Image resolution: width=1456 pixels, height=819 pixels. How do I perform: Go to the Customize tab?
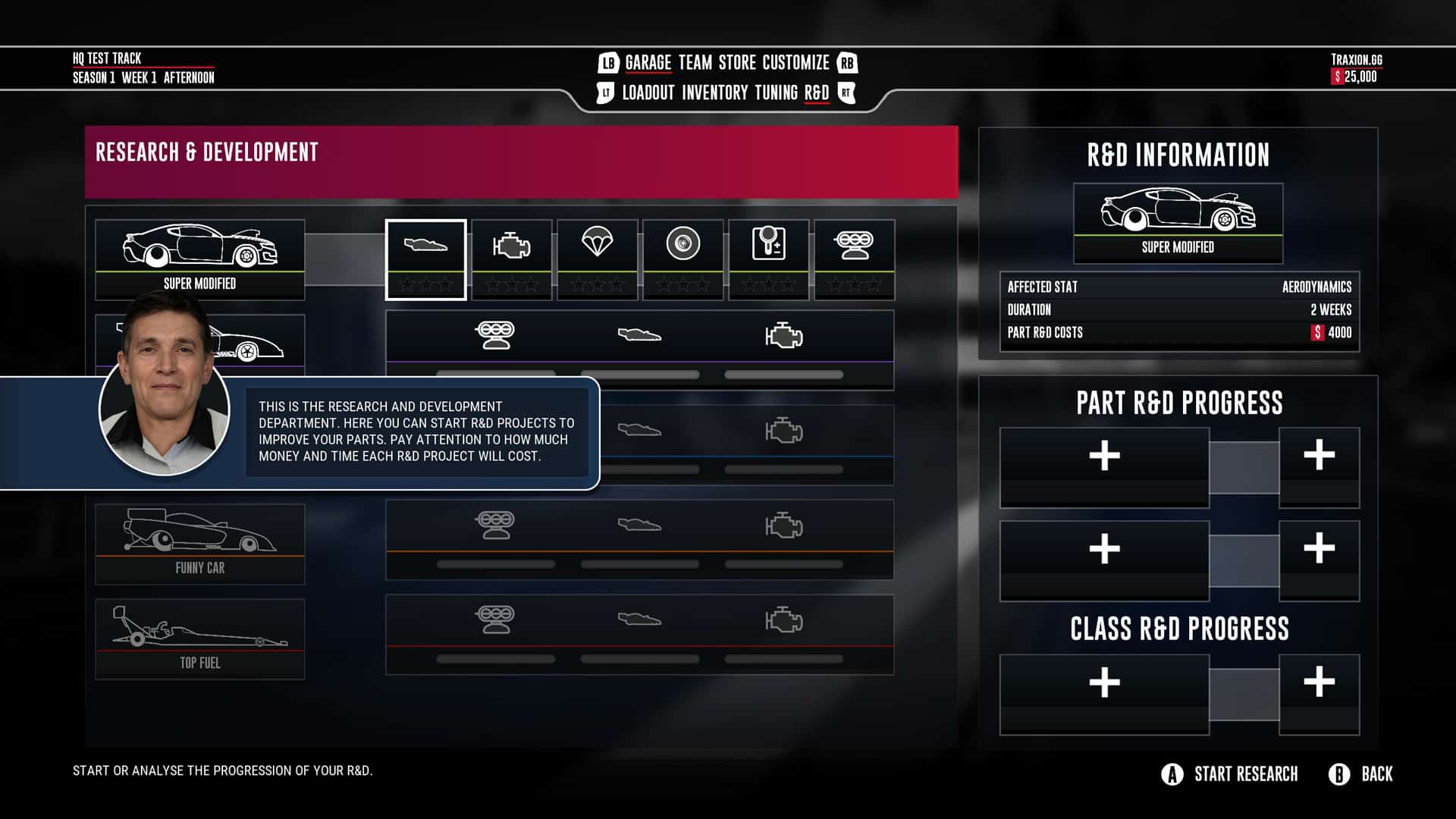click(x=795, y=63)
